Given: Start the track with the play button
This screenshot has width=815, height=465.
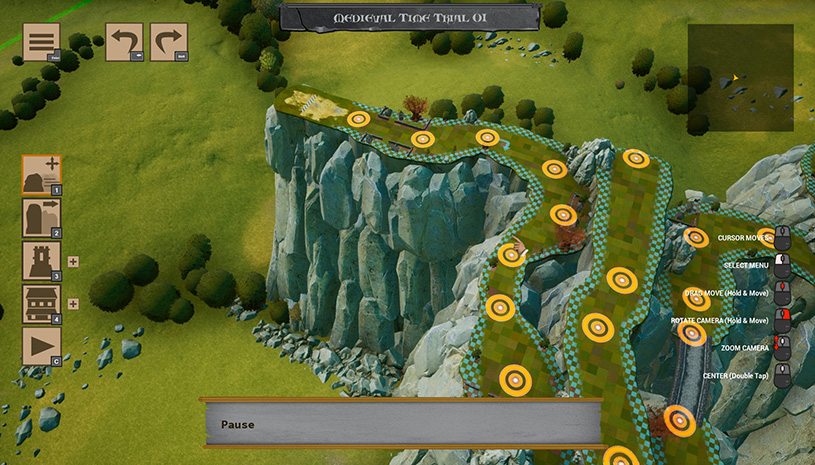Looking at the screenshot, I should coord(41,346).
